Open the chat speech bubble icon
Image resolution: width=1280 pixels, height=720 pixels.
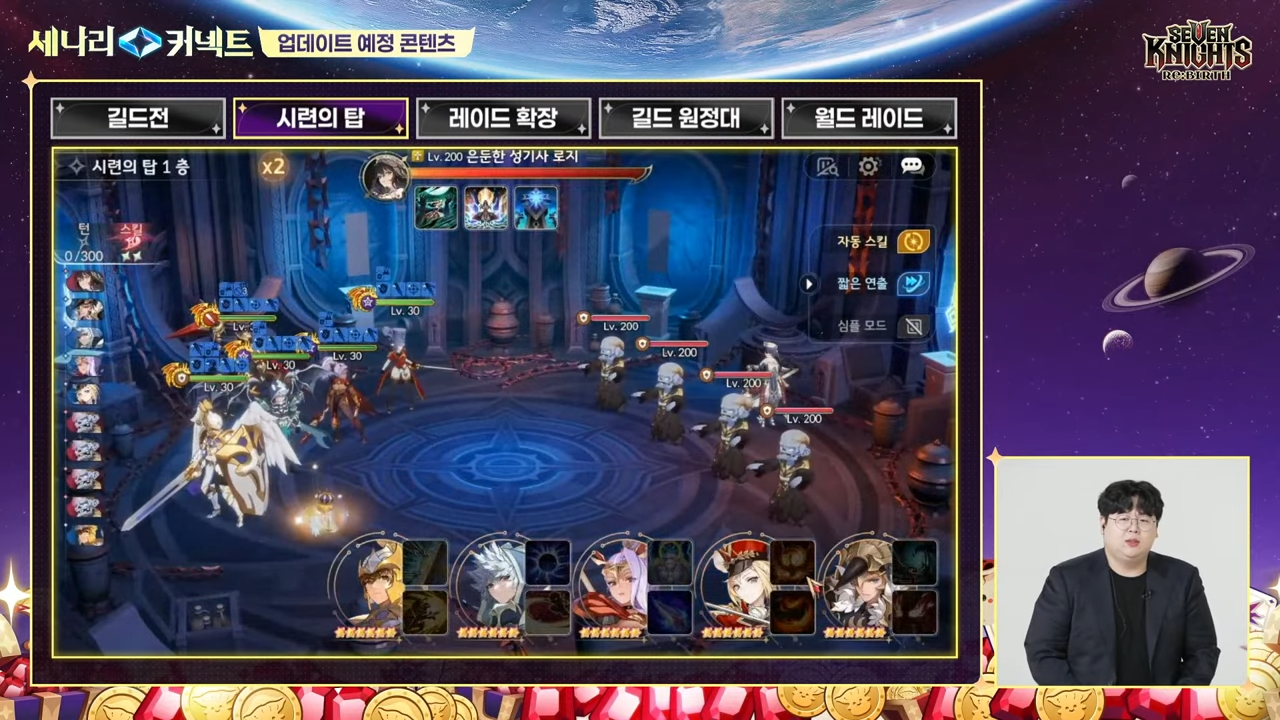click(x=911, y=167)
